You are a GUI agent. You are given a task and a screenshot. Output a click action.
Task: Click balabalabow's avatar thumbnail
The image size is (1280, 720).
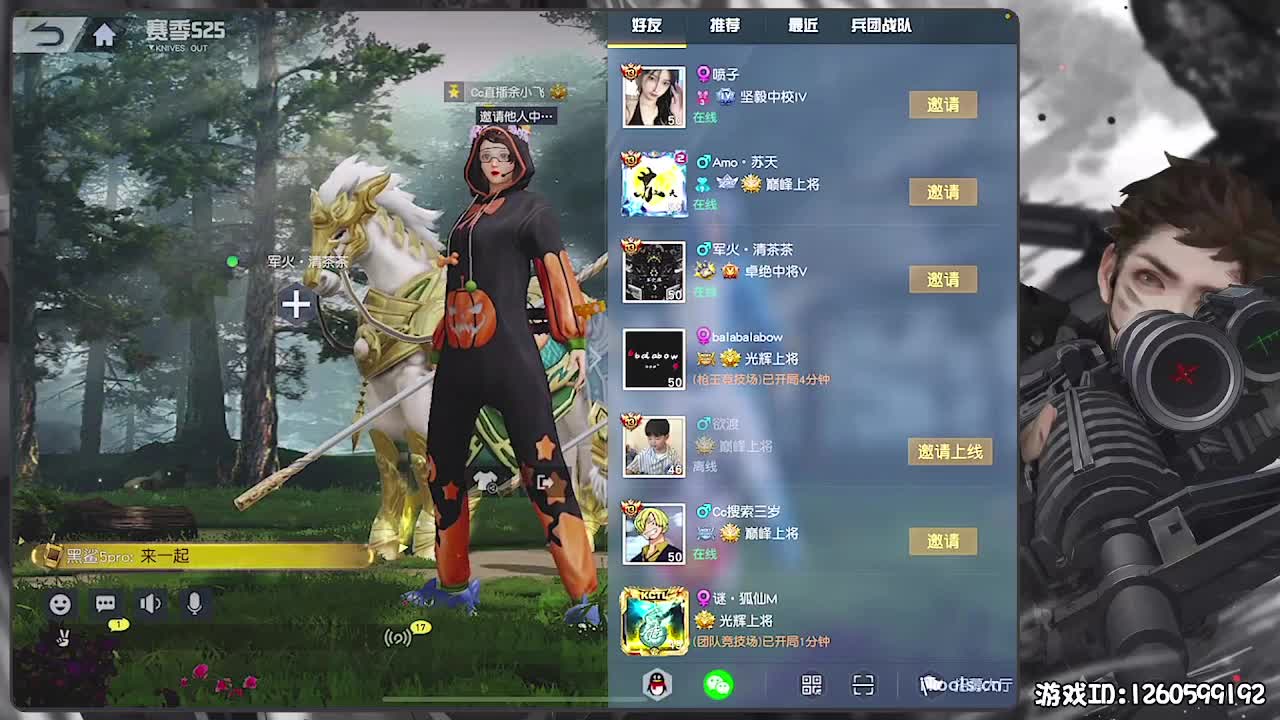(653, 359)
